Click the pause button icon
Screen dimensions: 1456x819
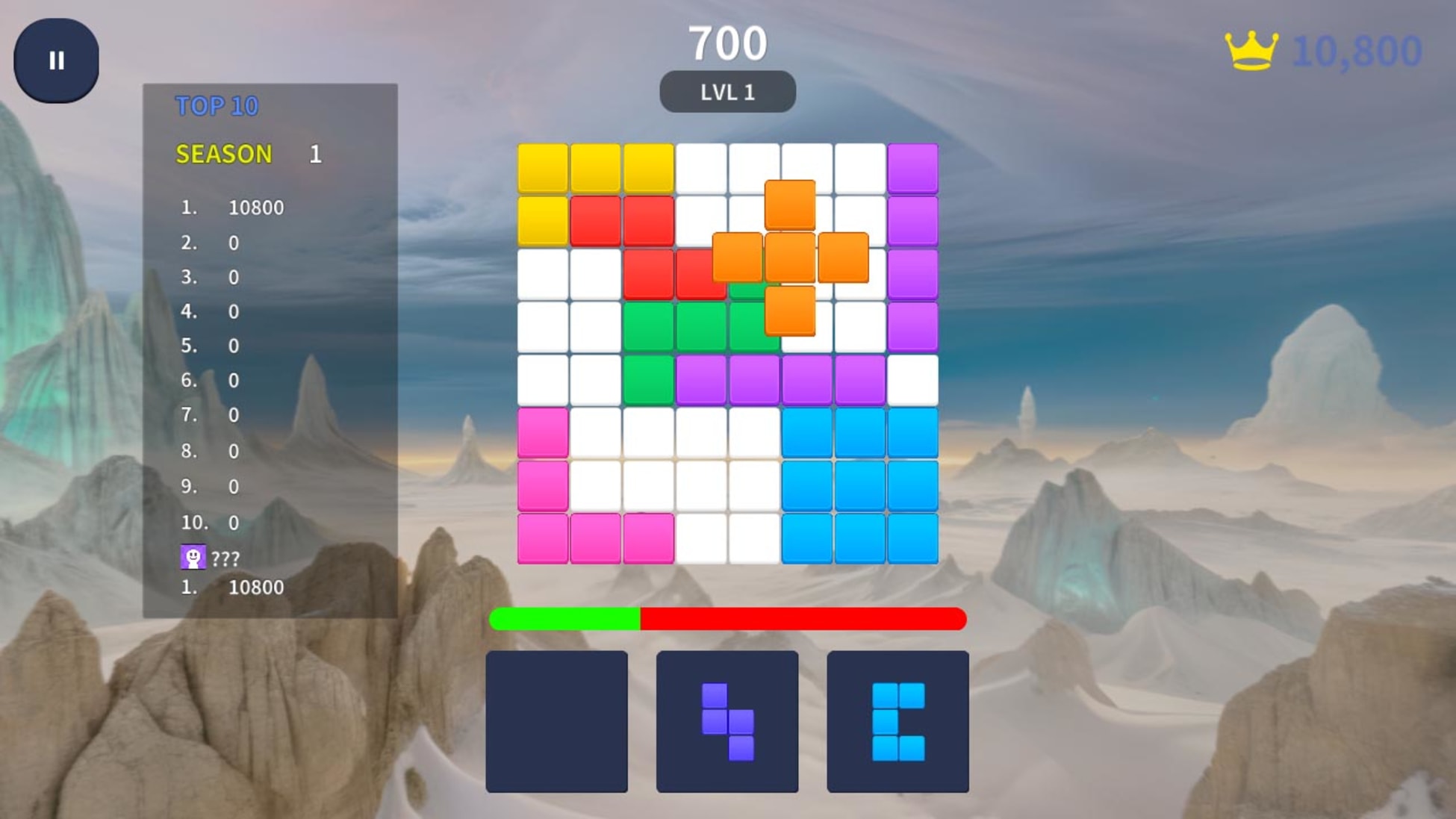[57, 60]
